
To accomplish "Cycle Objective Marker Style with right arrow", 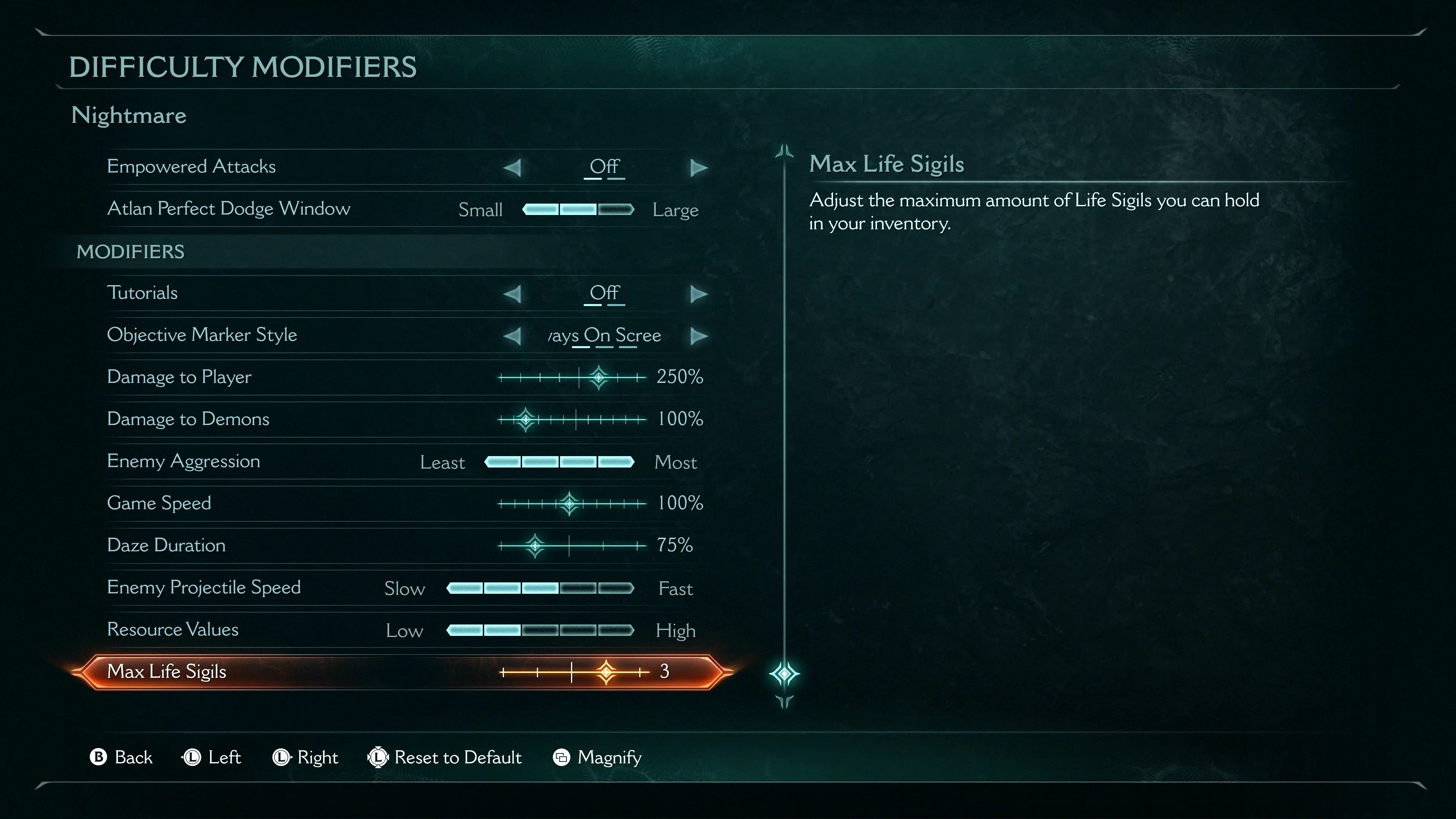I will [x=698, y=336].
